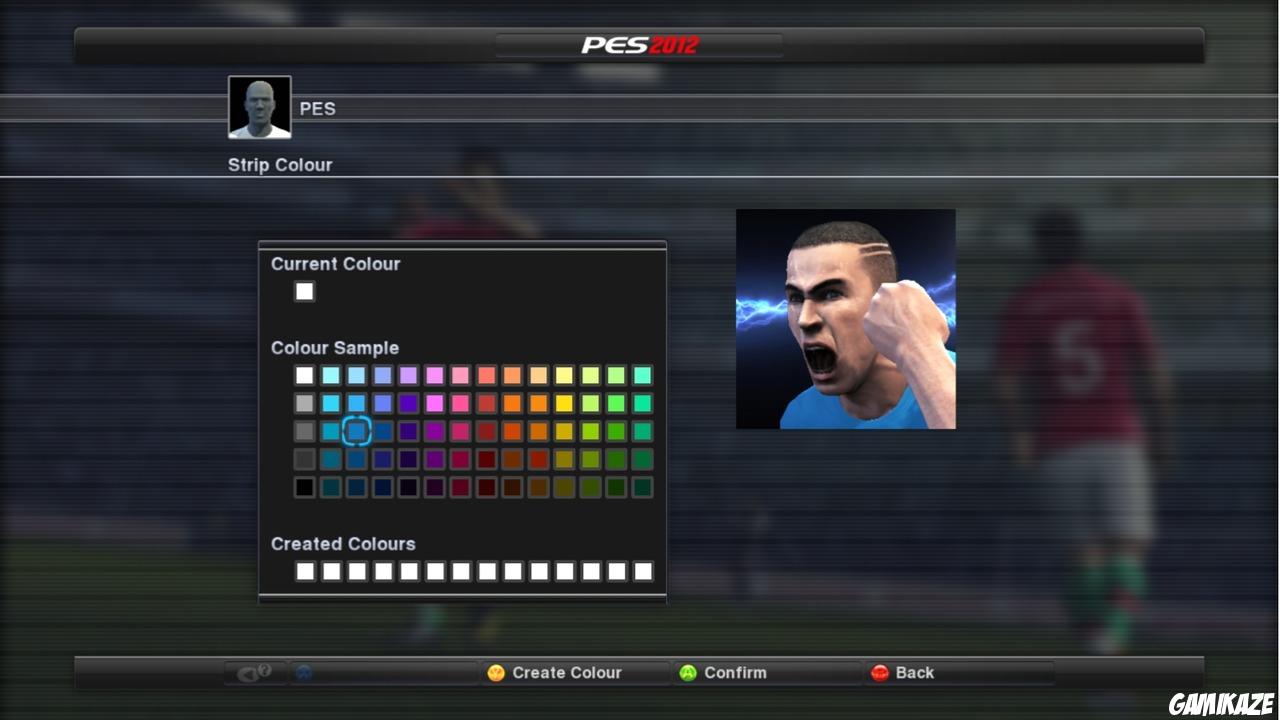Select the currently highlighted cyan colour swatch
This screenshot has height=720, width=1280.
(x=357, y=430)
